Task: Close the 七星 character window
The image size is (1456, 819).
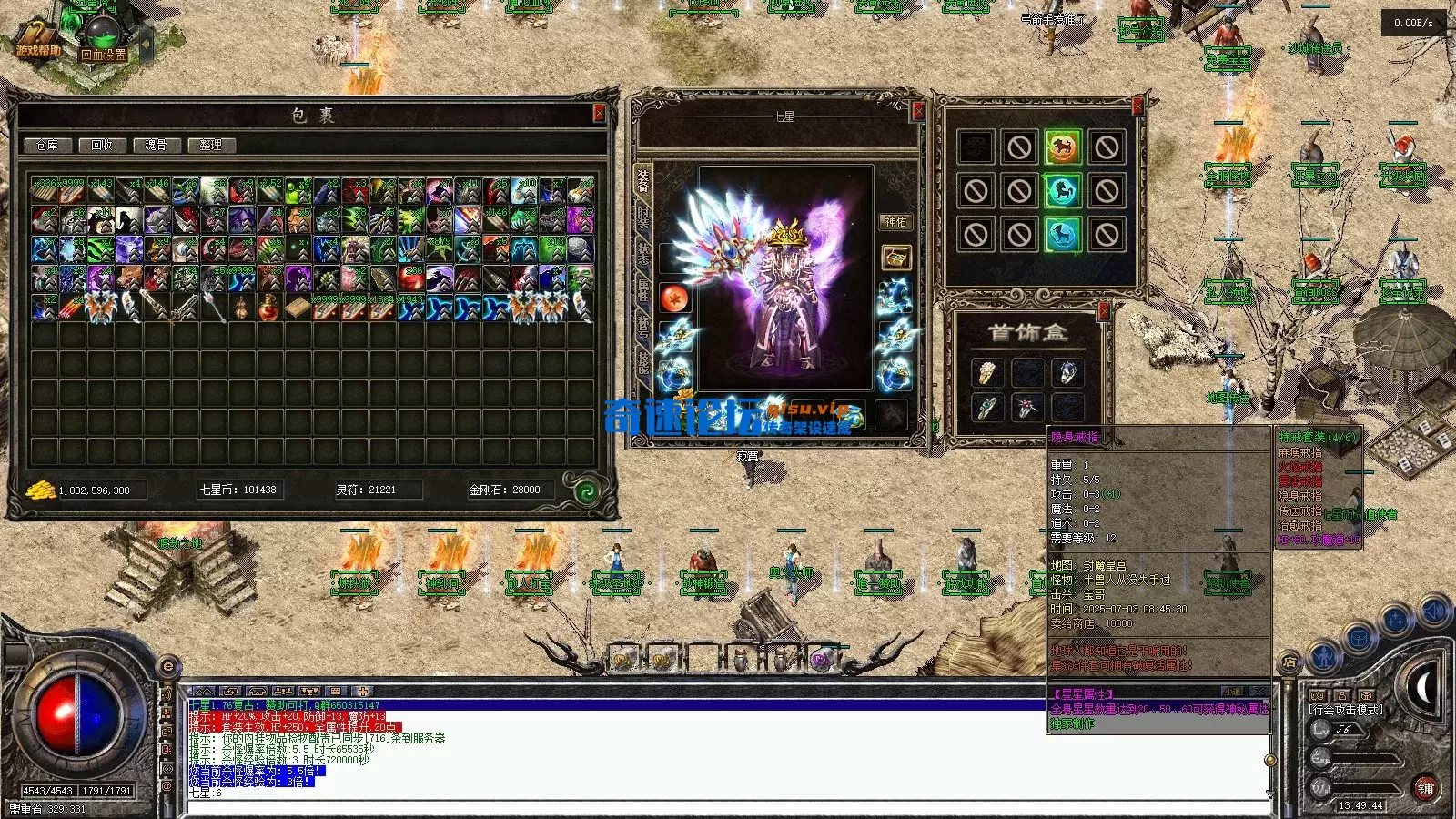Action: tap(917, 111)
